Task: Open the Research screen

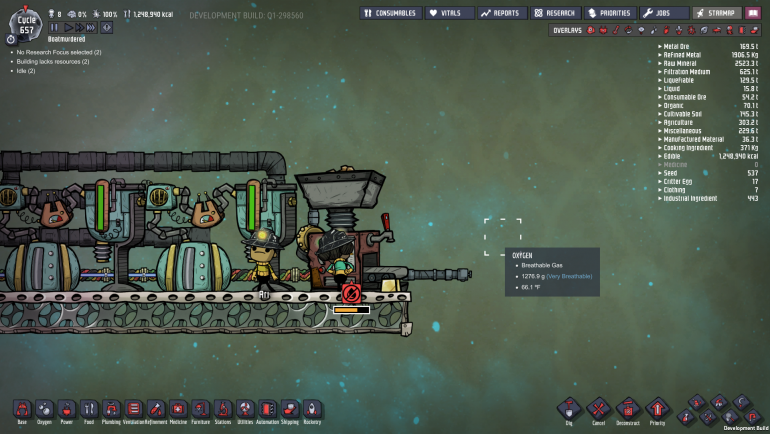Action: pyautogui.click(x=555, y=13)
